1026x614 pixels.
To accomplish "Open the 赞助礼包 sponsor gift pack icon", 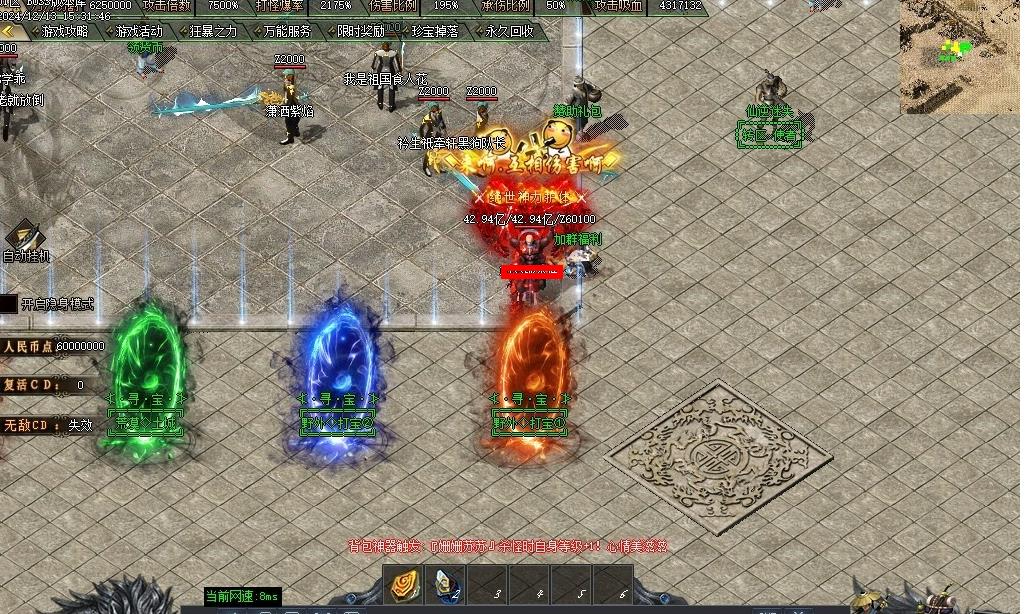I will pyautogui.click(x=577, y=132).
